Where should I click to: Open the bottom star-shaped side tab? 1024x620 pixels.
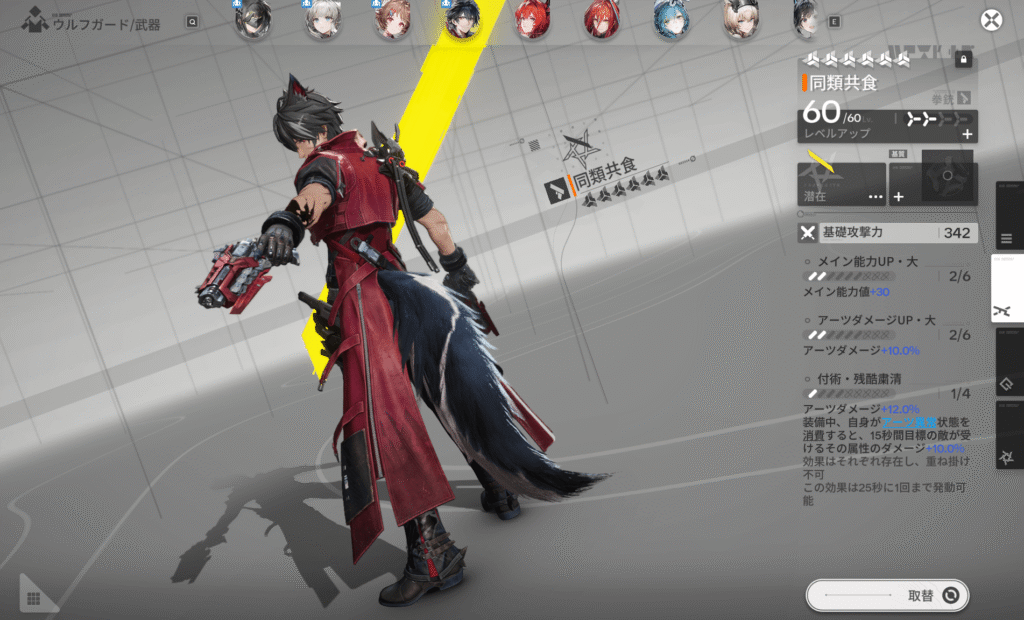click(x=1007, y=456)
